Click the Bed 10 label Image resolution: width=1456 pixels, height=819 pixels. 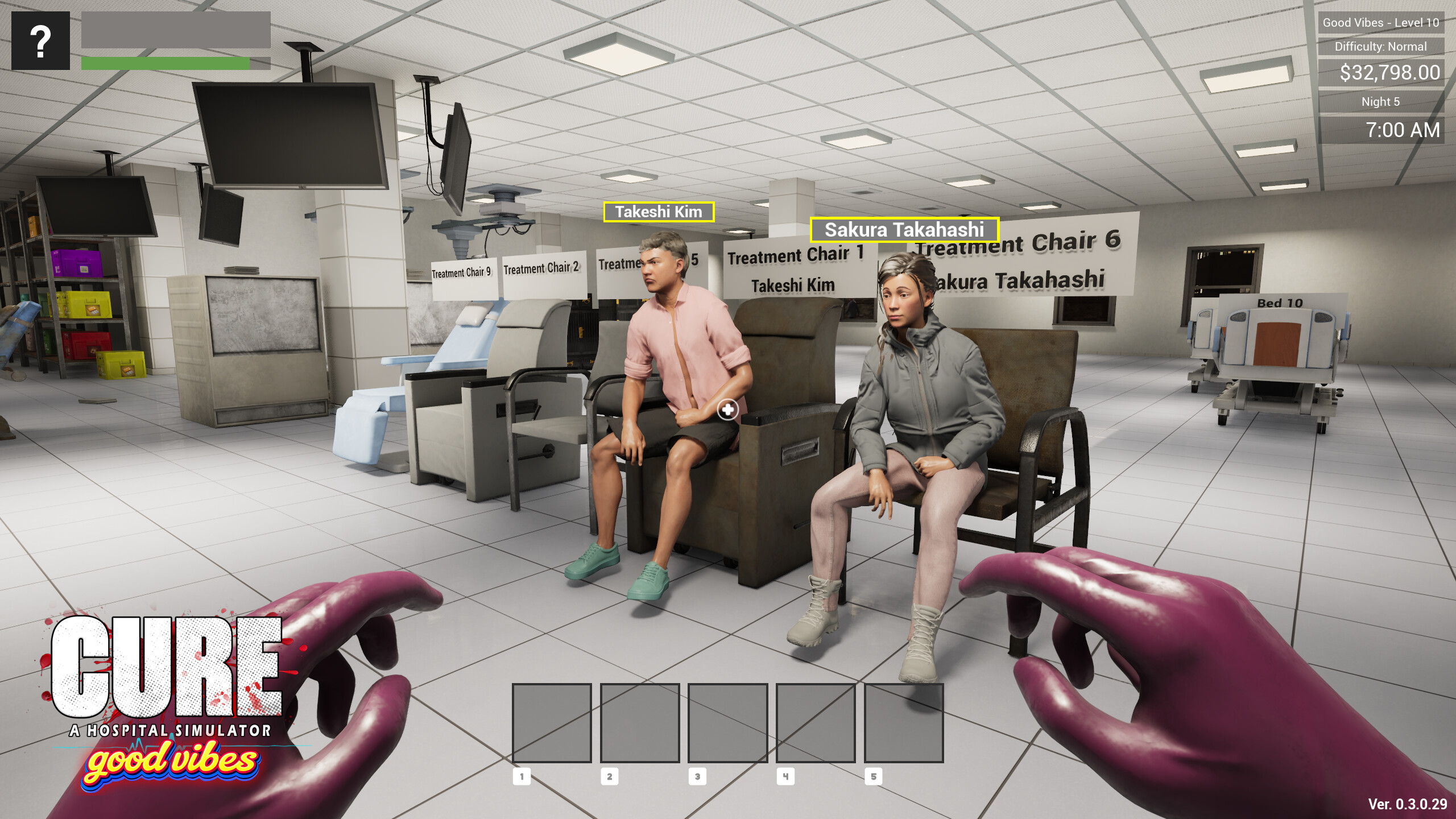pos(1284,304)
